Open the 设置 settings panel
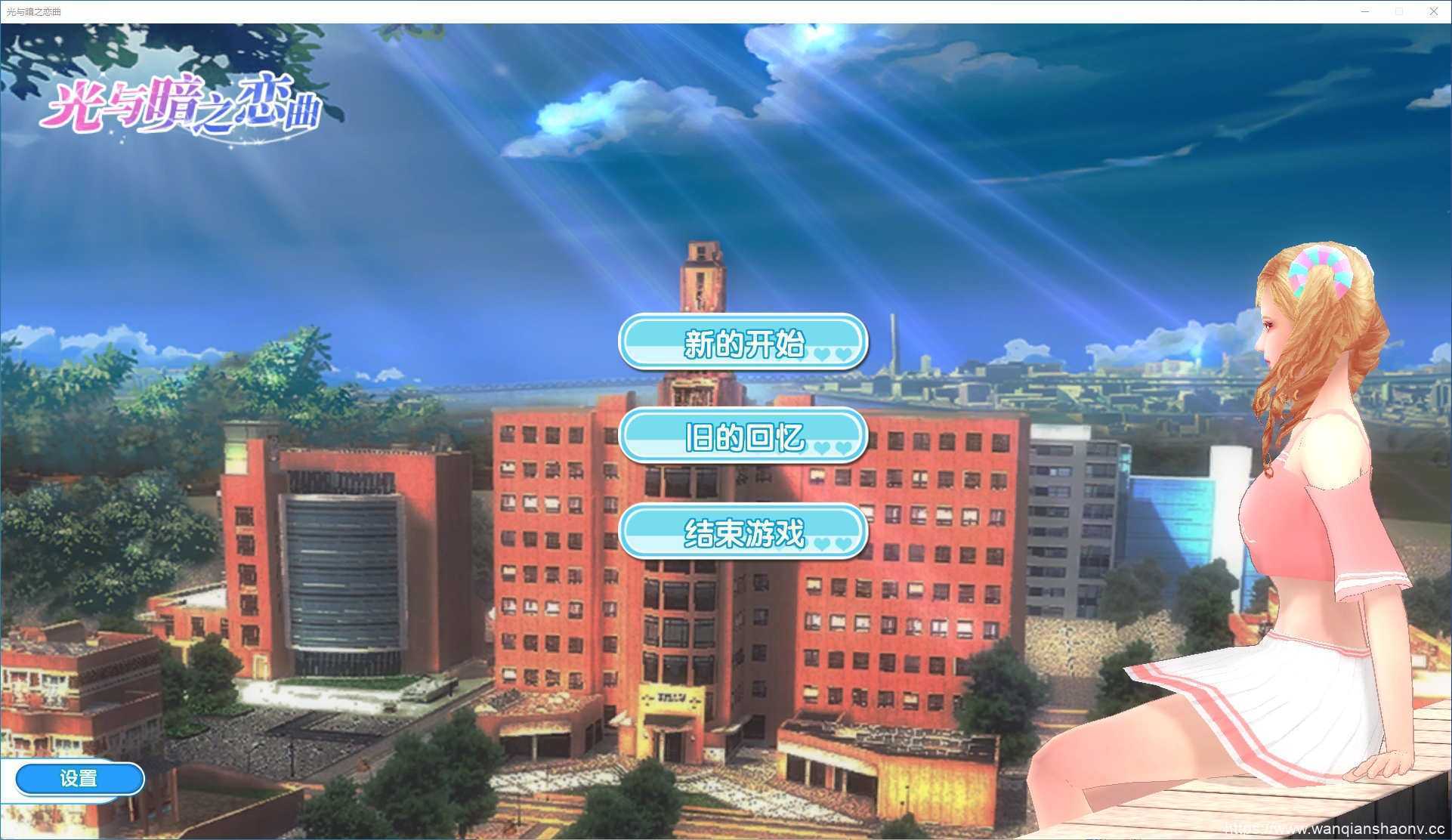Viewport: 1452px width, 840px height. coord(79,778)
